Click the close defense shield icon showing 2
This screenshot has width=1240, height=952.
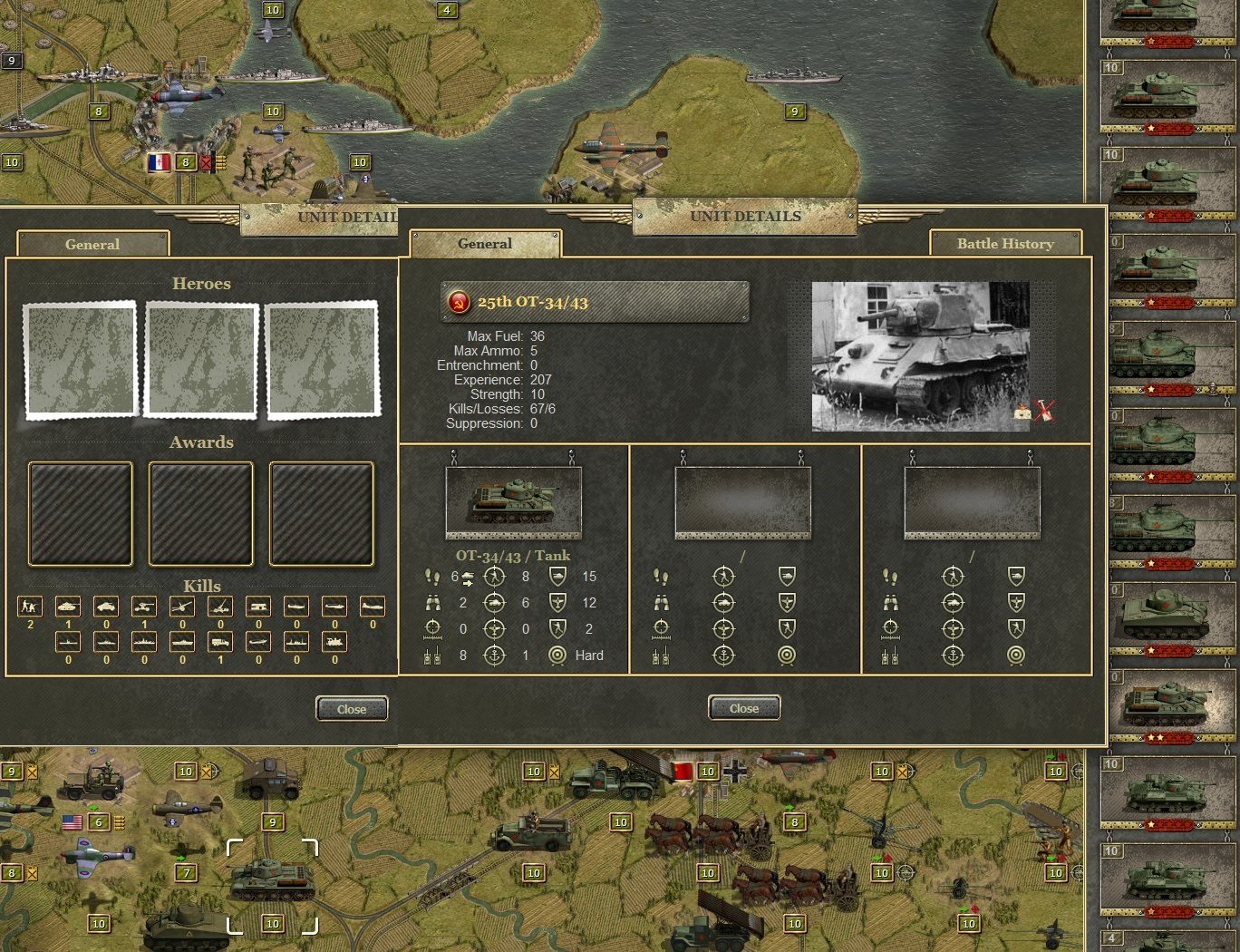click(x=557, y=628)
